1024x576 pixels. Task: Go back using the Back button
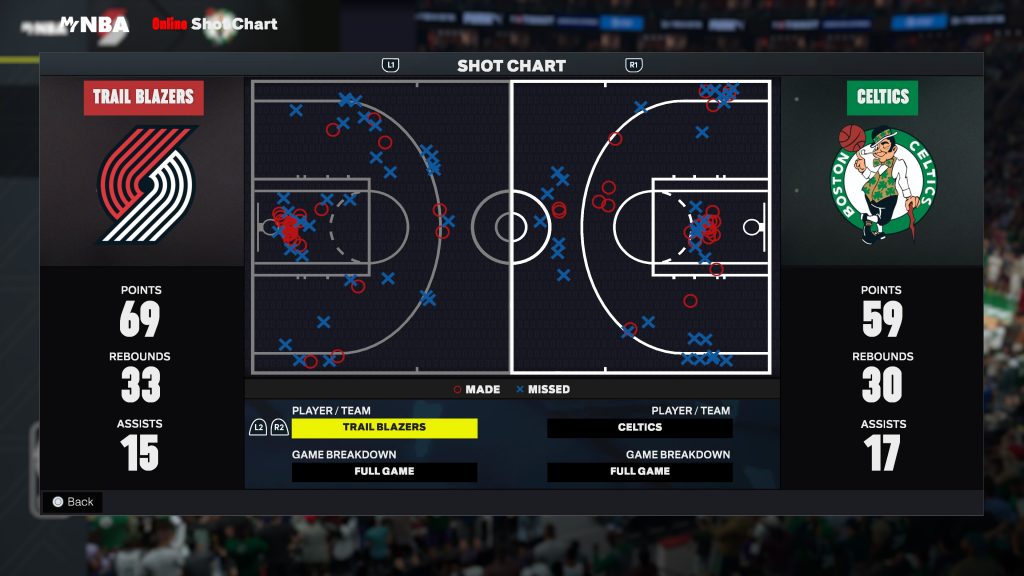point(72,502)
